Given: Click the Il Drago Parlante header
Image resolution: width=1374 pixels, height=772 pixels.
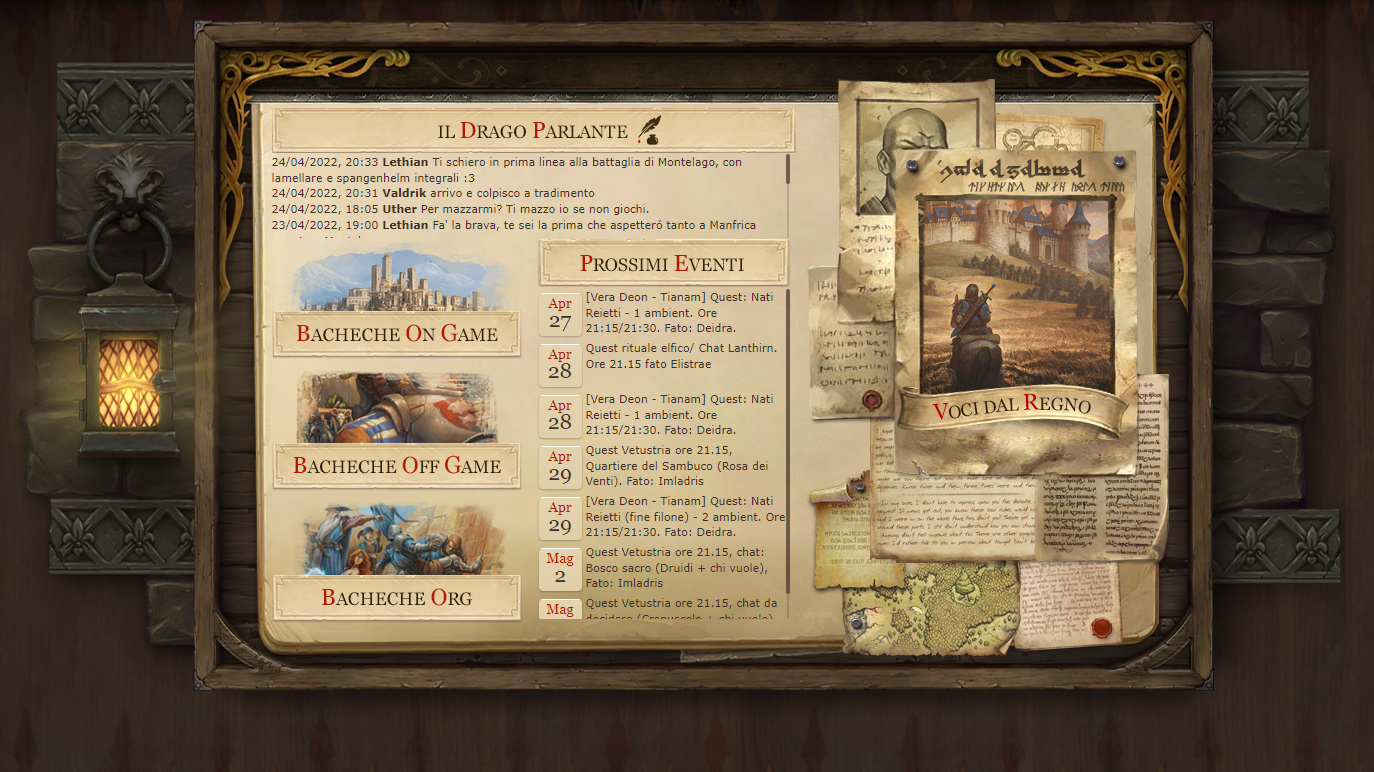Looking at the screenshot, I should (532, 131).
